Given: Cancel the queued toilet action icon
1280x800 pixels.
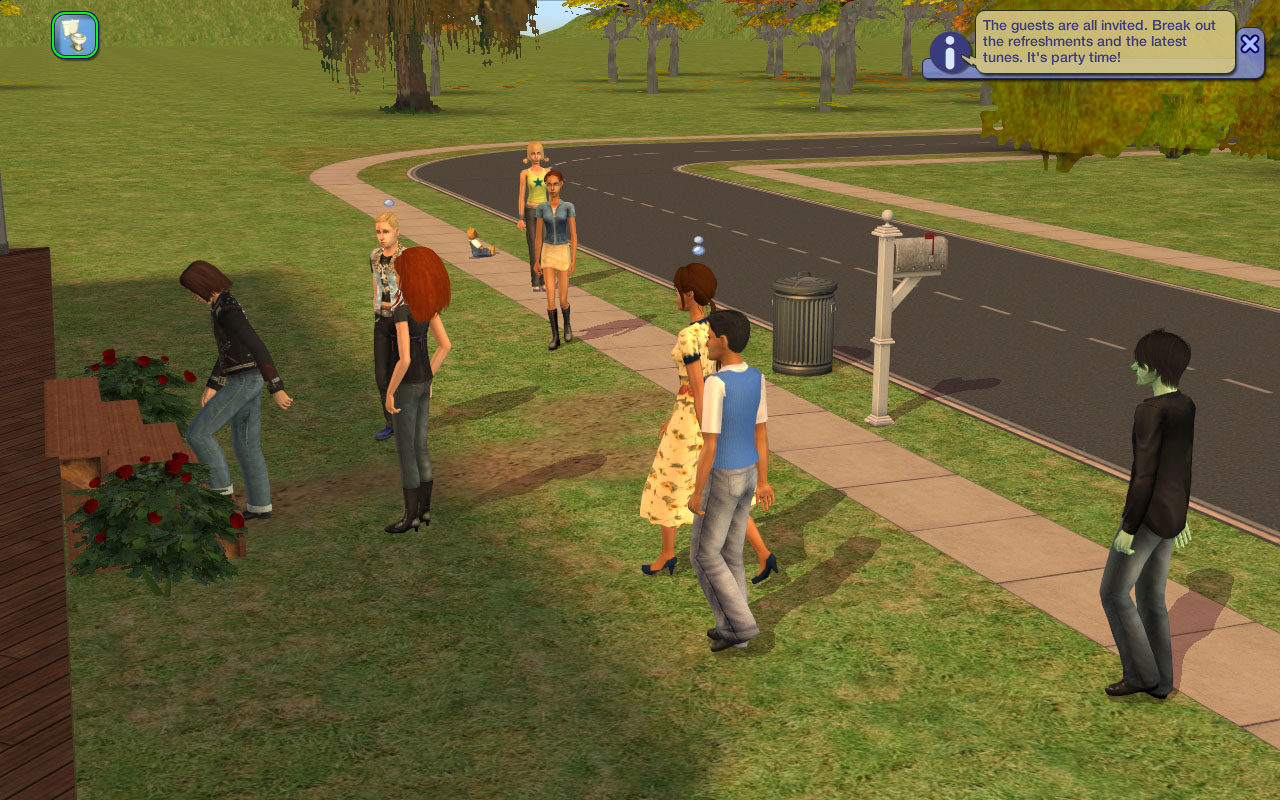Looking at the screenshot, I should point(75,35).
